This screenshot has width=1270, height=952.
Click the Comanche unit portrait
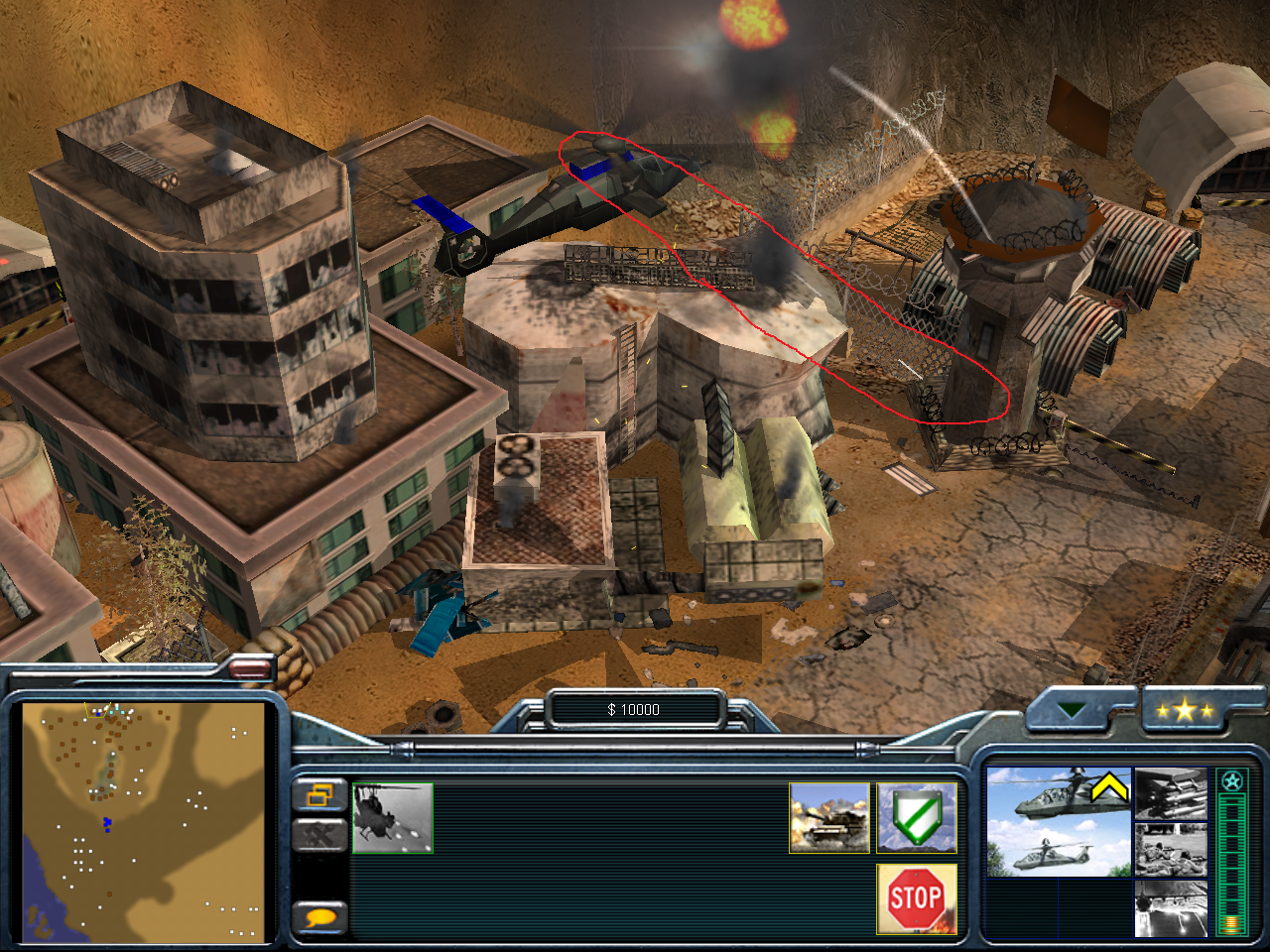(1058, 822)
